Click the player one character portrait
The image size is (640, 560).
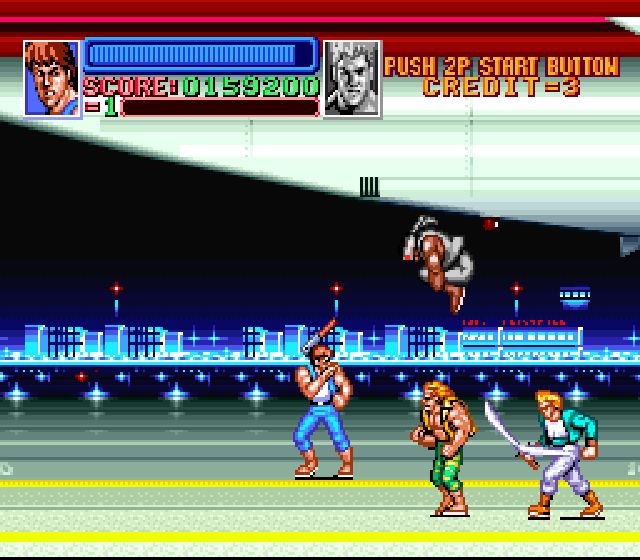coord(51,78)
